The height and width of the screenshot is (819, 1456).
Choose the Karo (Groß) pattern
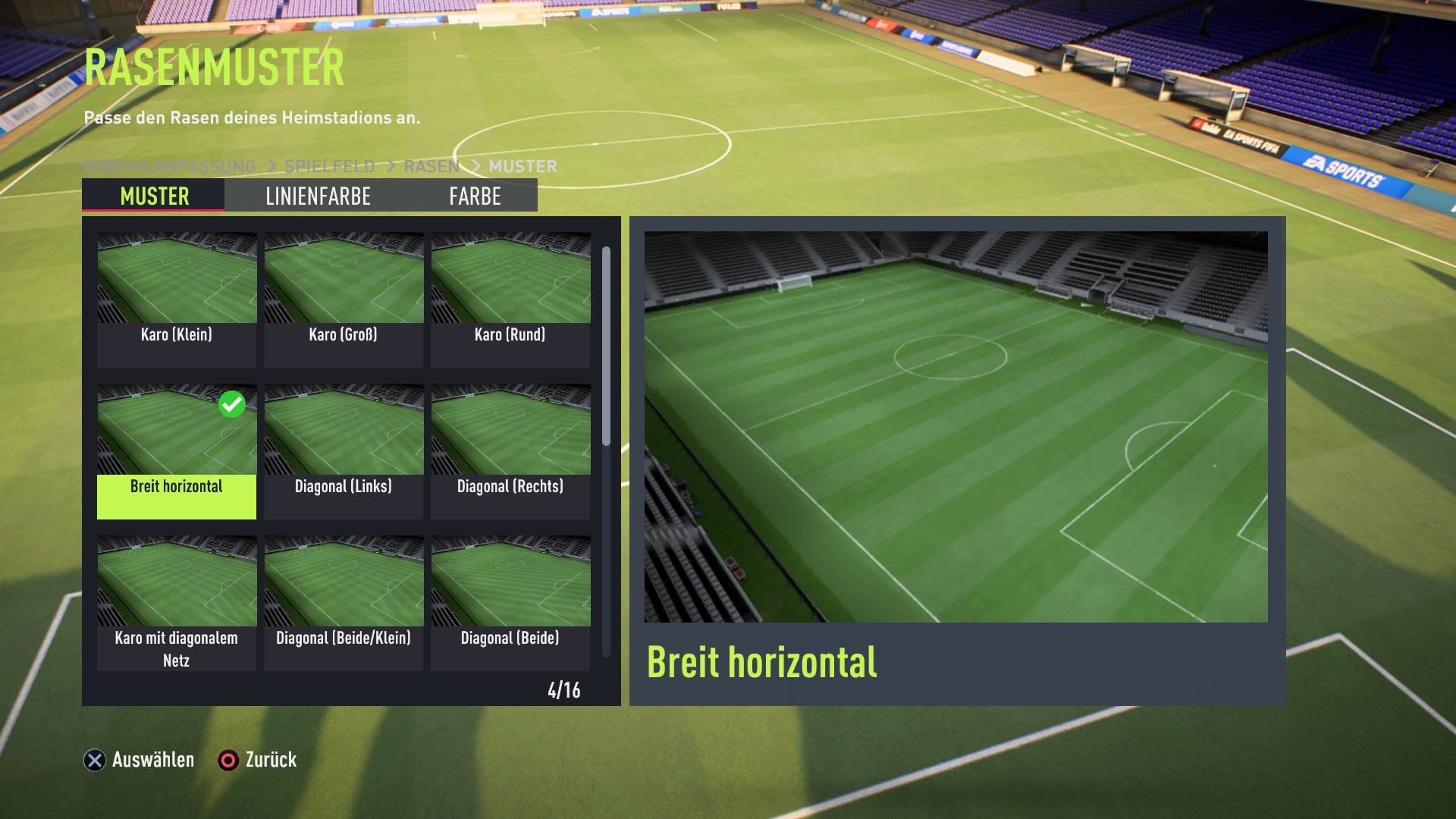[344, 300]
